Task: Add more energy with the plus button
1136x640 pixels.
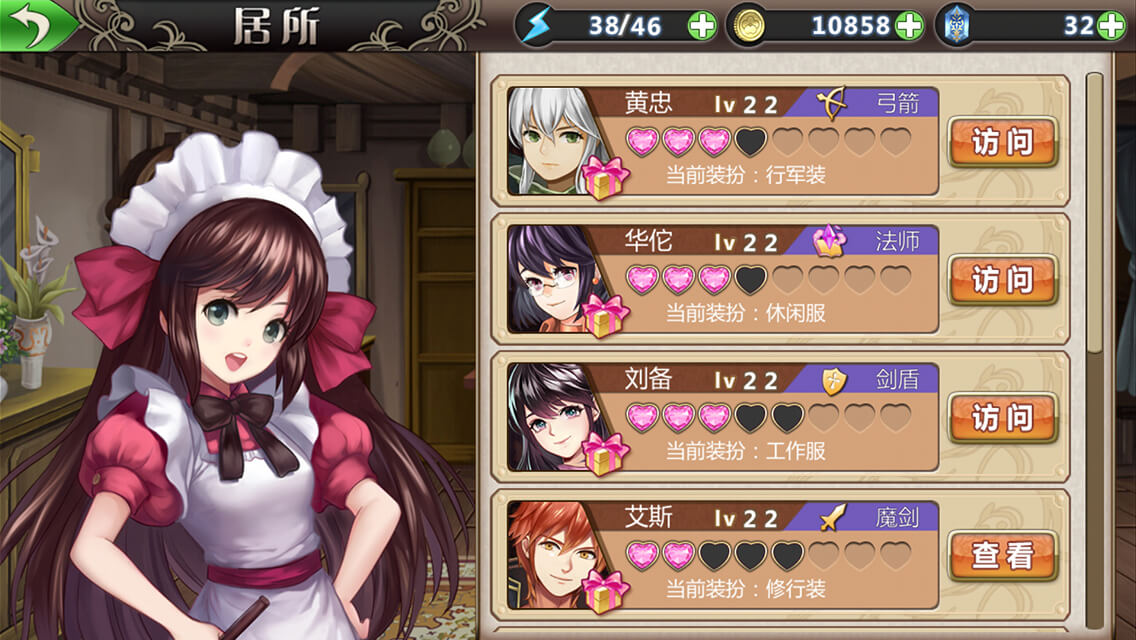Action: (x=702, y=26)
